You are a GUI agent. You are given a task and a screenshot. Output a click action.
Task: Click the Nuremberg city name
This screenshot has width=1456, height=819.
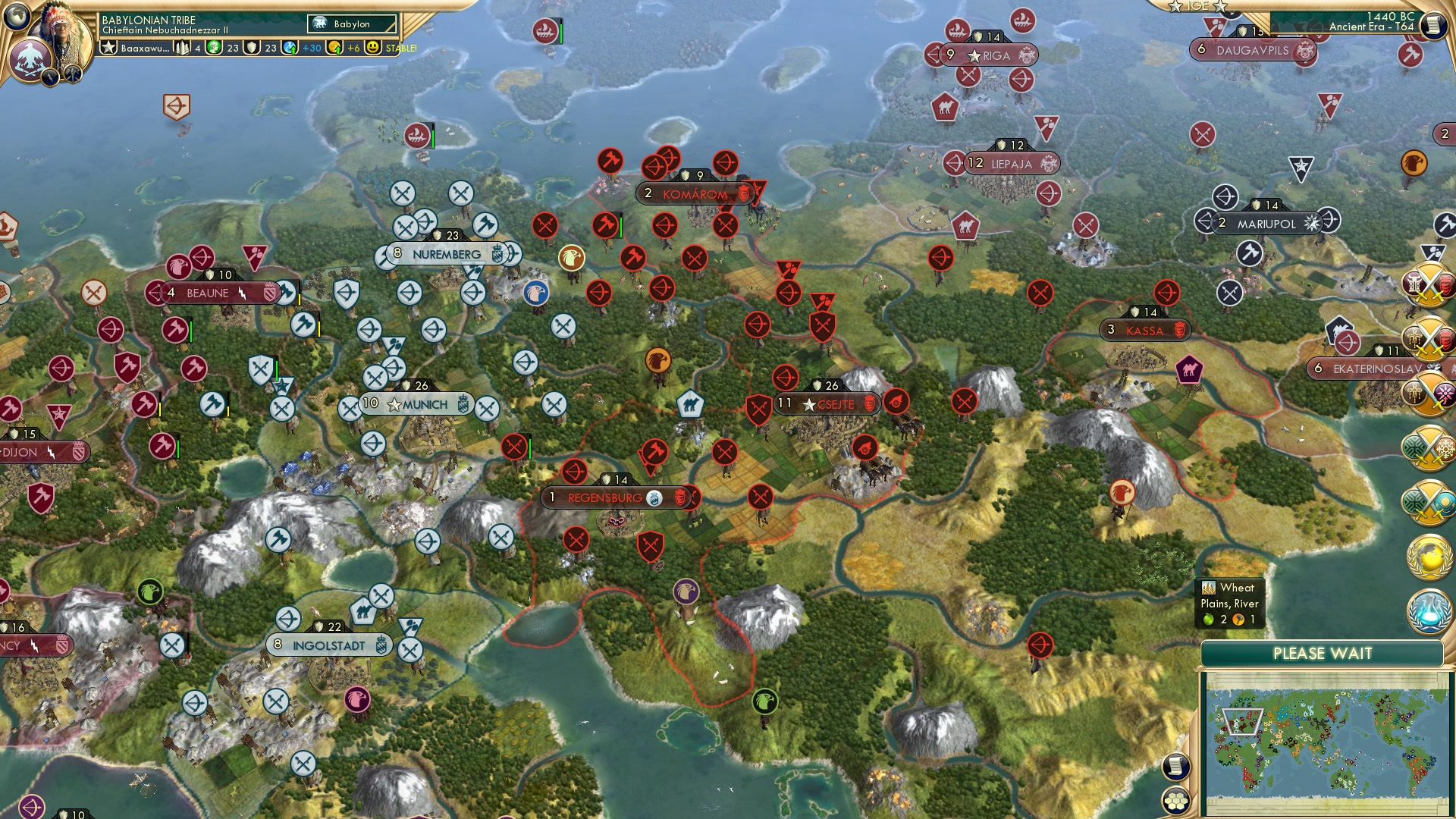[x=446, y=253]
